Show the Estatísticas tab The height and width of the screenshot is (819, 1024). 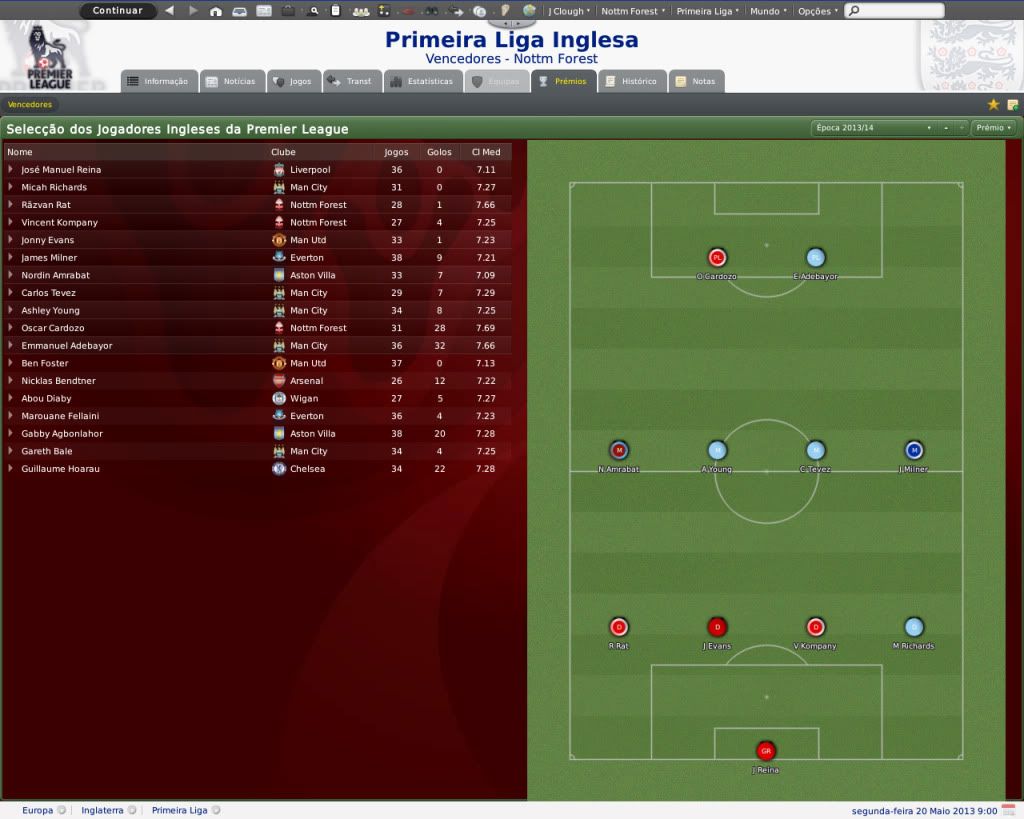point(422,81)
